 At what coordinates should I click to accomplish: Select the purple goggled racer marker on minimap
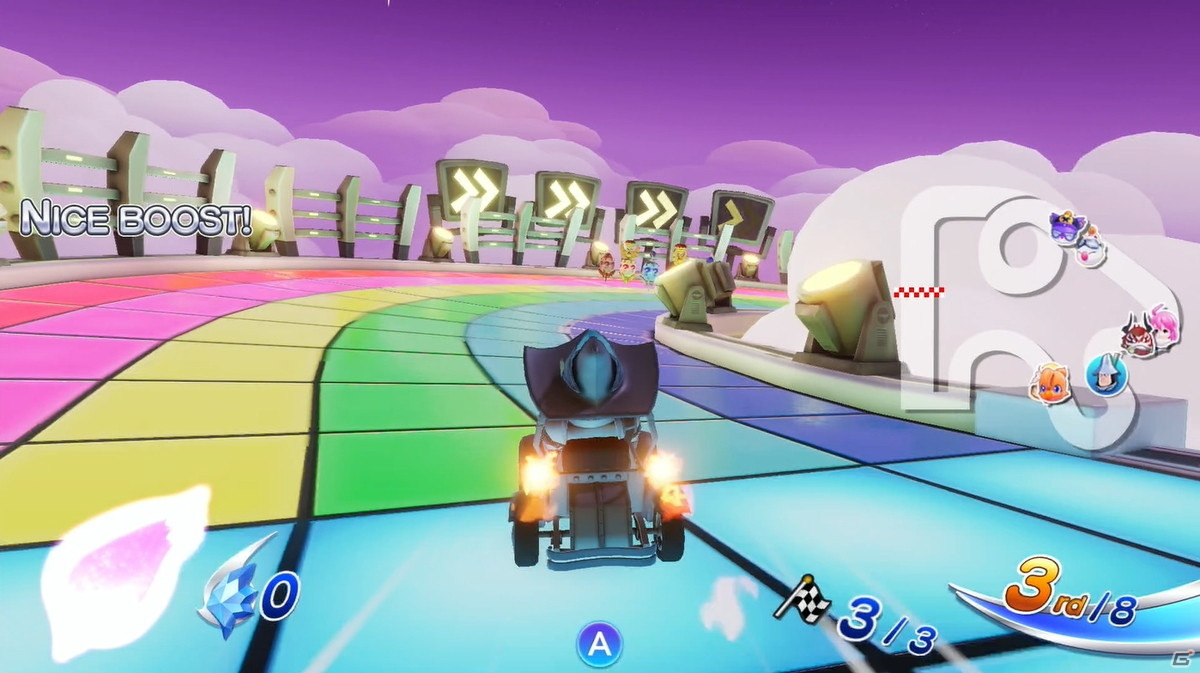click(1066, 227)
